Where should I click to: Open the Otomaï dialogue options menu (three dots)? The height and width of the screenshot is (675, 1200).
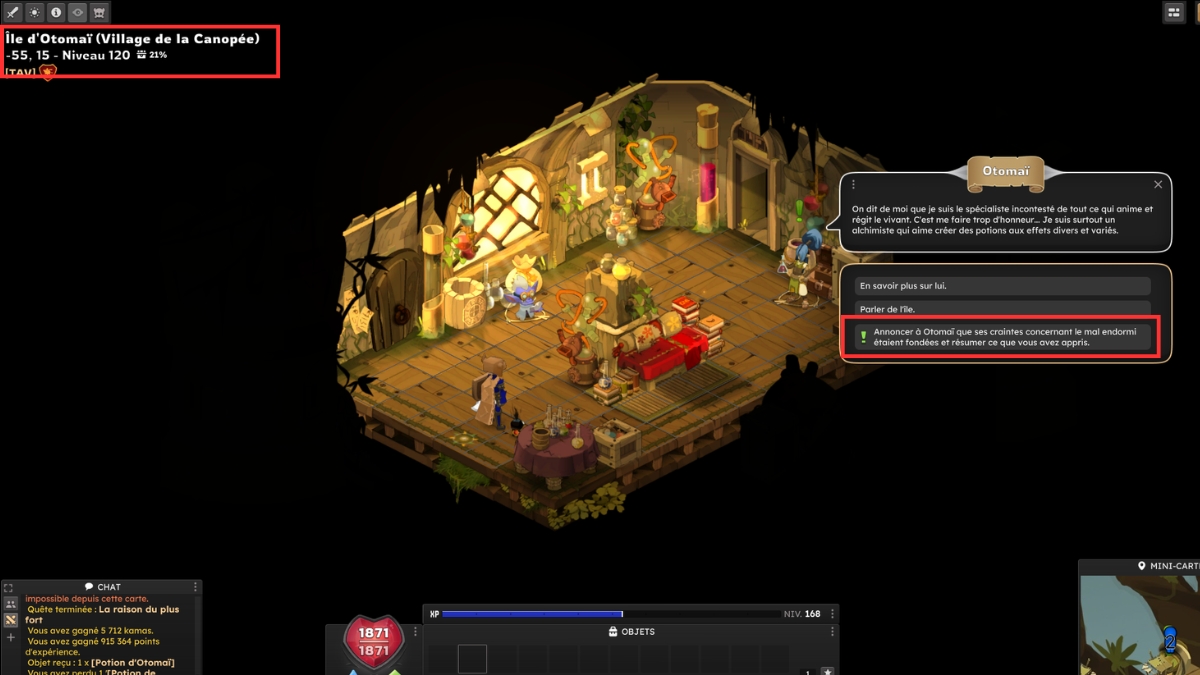click(853, 185)
